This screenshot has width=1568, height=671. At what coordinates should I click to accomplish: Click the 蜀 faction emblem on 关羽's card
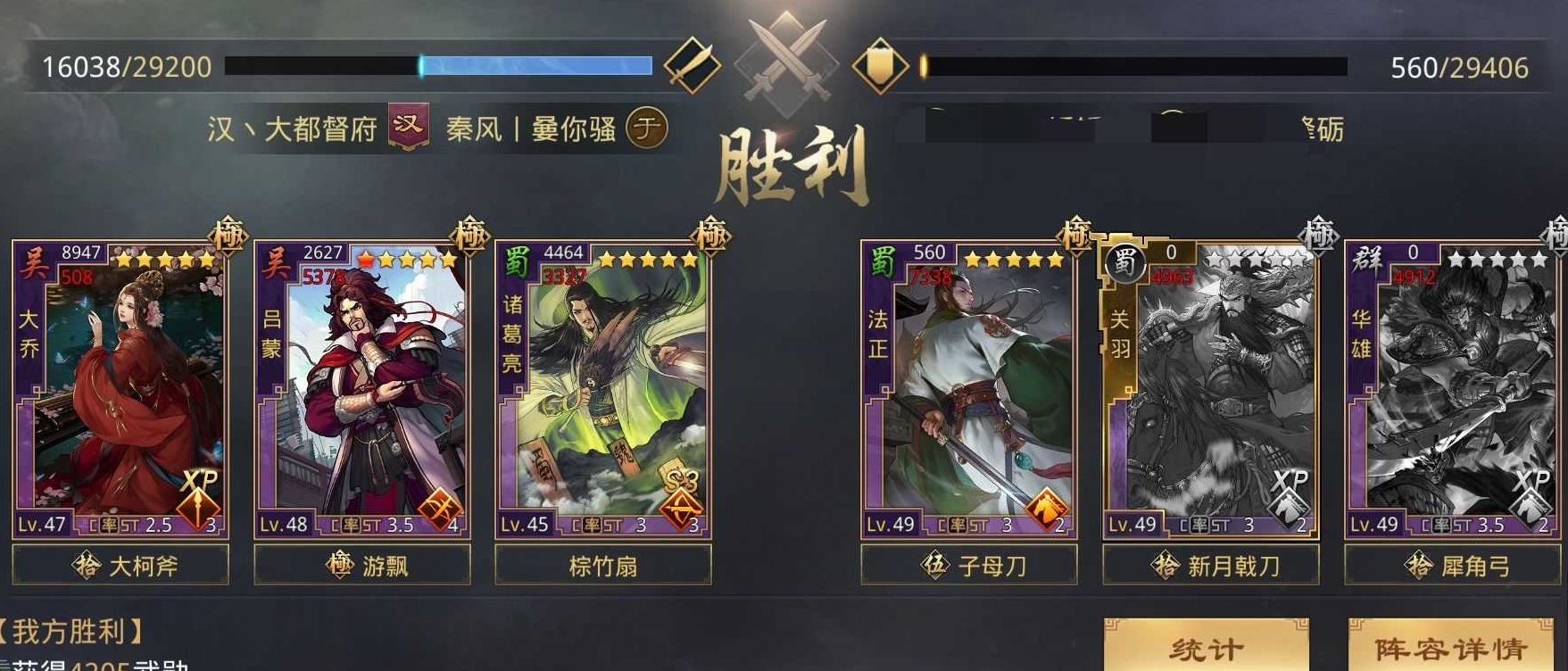pos(1128,261)
